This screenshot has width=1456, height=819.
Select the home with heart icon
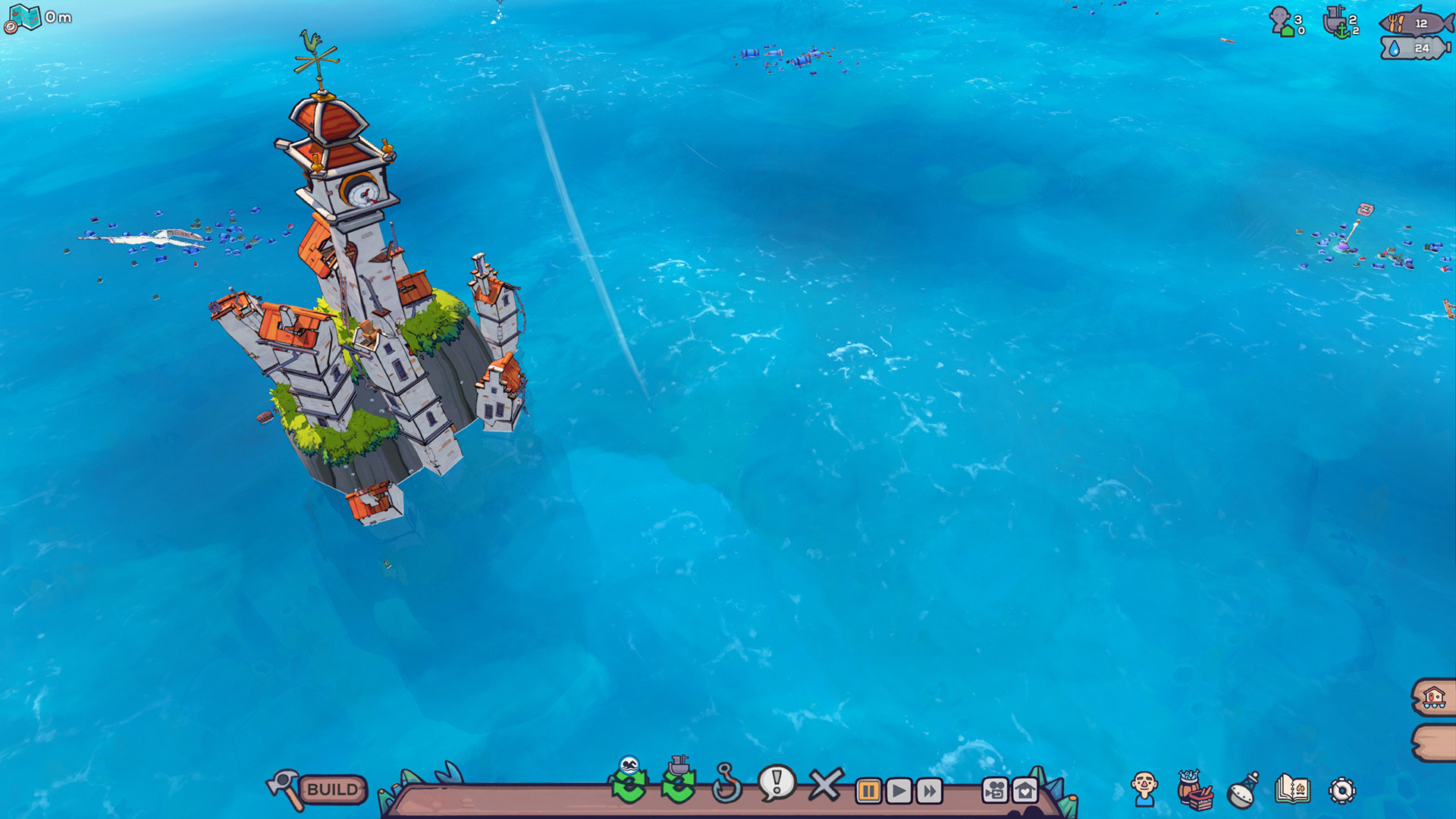pyautogui.click(x=1026, y=791)
